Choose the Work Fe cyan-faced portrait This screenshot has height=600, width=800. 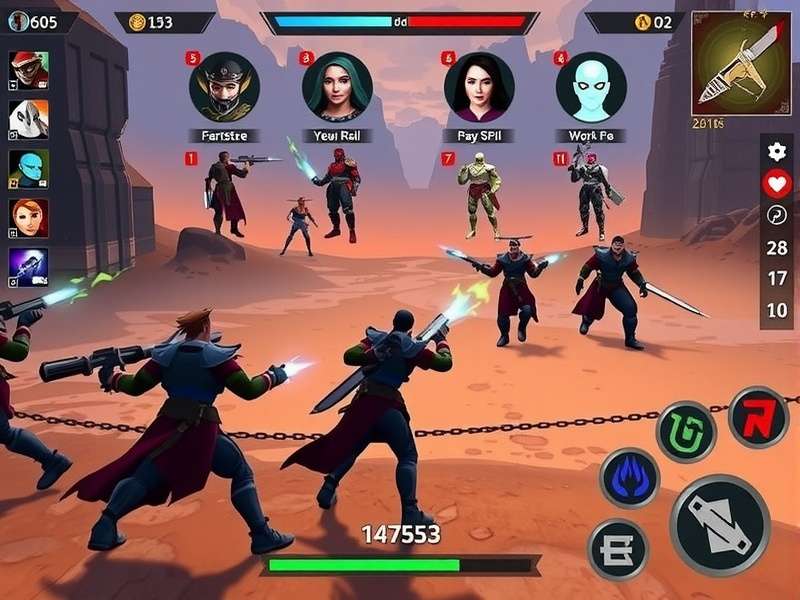[591, 87]
